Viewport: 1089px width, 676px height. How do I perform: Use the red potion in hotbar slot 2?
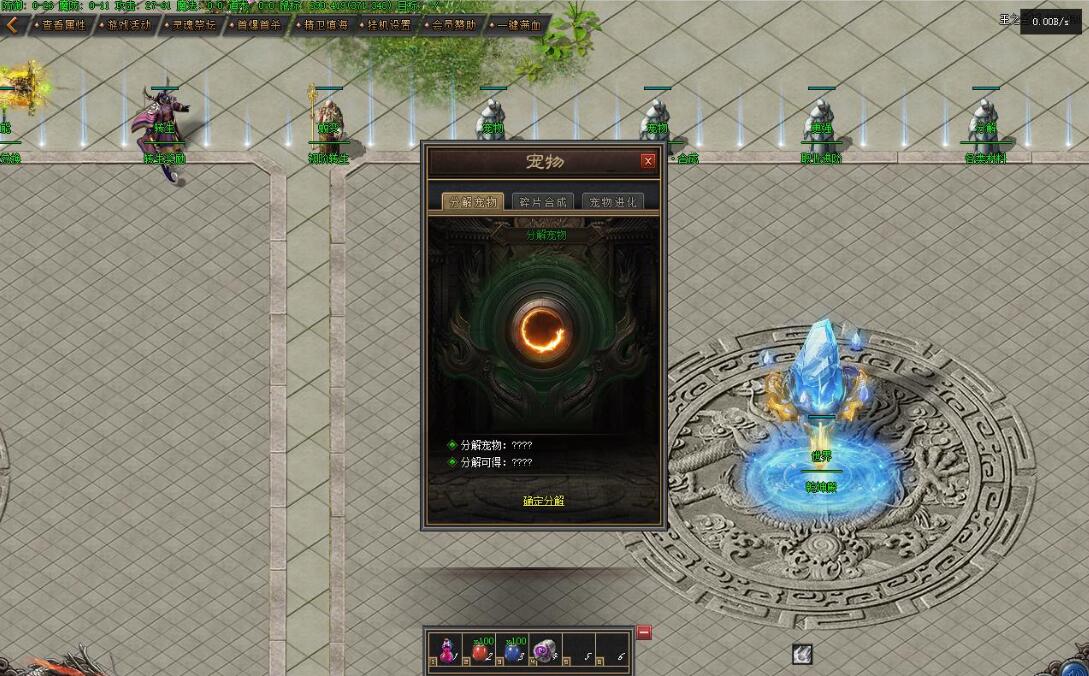pos(479,651)
